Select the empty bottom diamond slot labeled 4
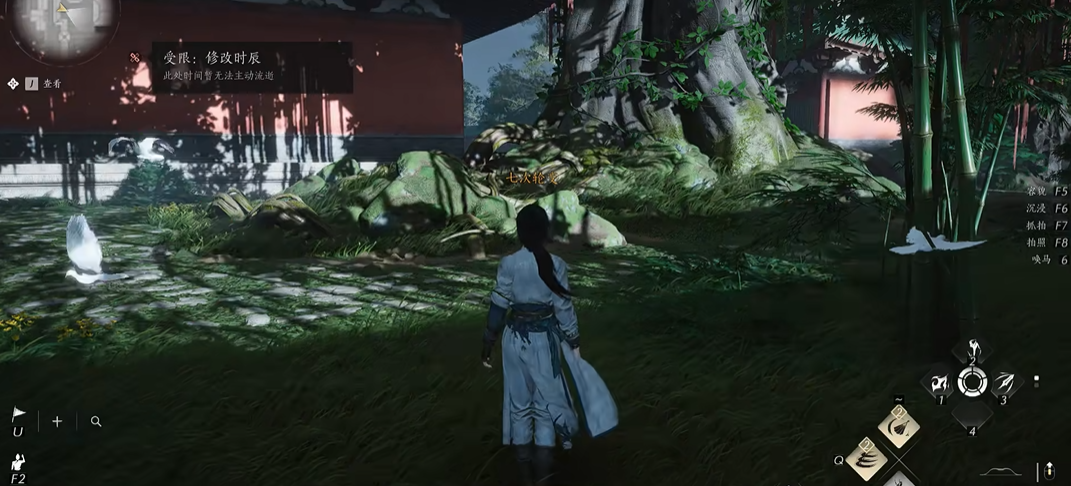Screen dimensions: 1071x486 [x=972, y=413]
